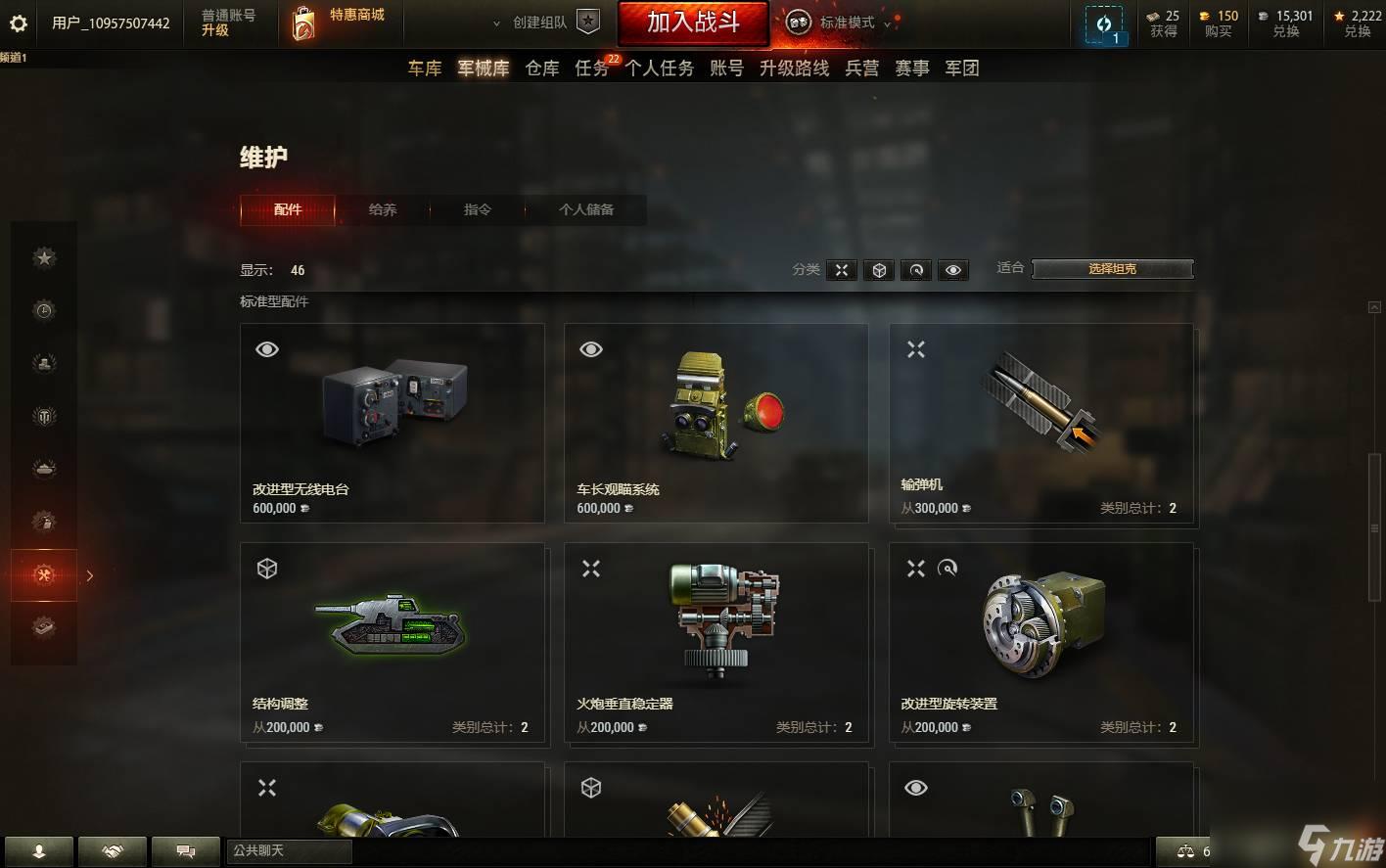Switch to the 车库 garage menu

(x=425, y=69)
